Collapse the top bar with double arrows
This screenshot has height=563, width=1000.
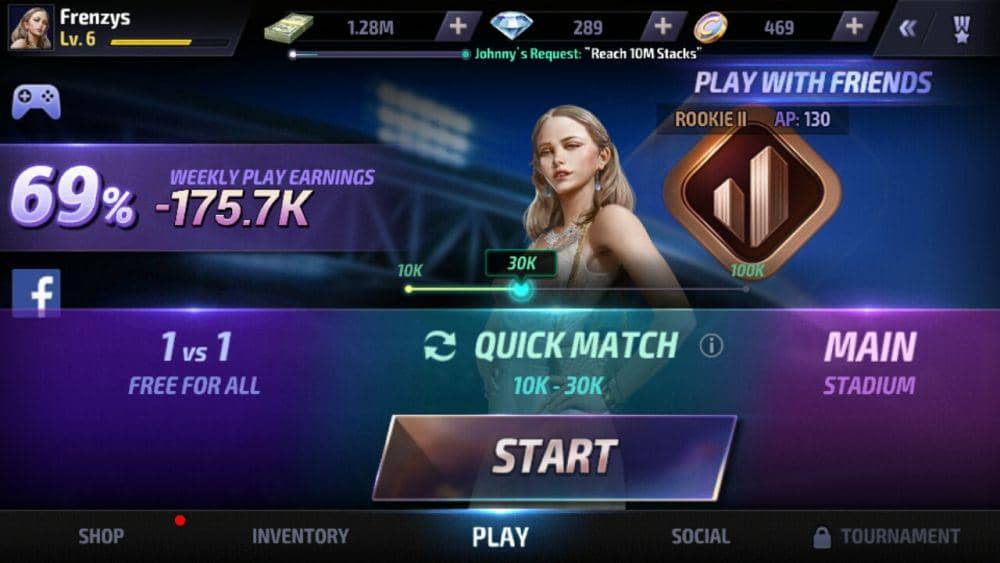tap(907, 28)
